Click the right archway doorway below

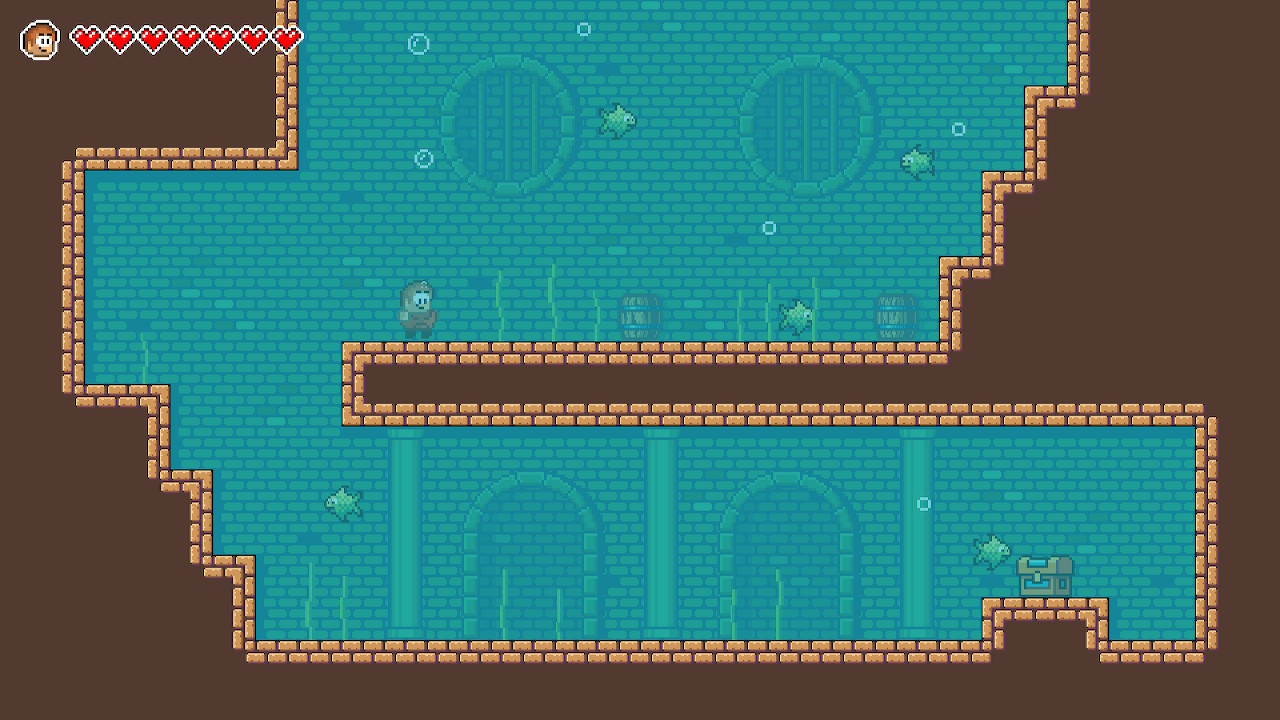(x=789, y=560)
